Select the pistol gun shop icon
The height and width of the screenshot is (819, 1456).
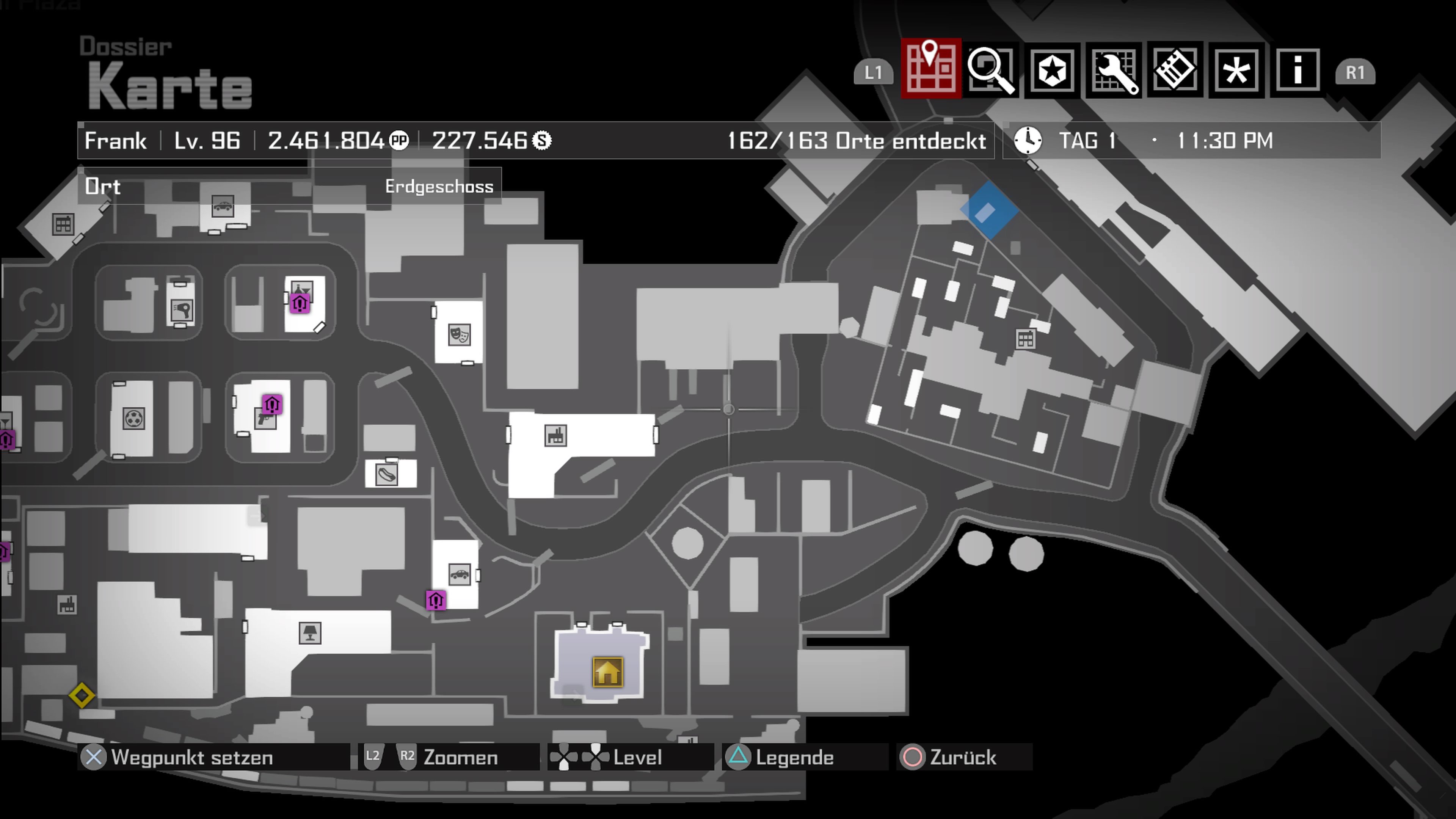265,419
